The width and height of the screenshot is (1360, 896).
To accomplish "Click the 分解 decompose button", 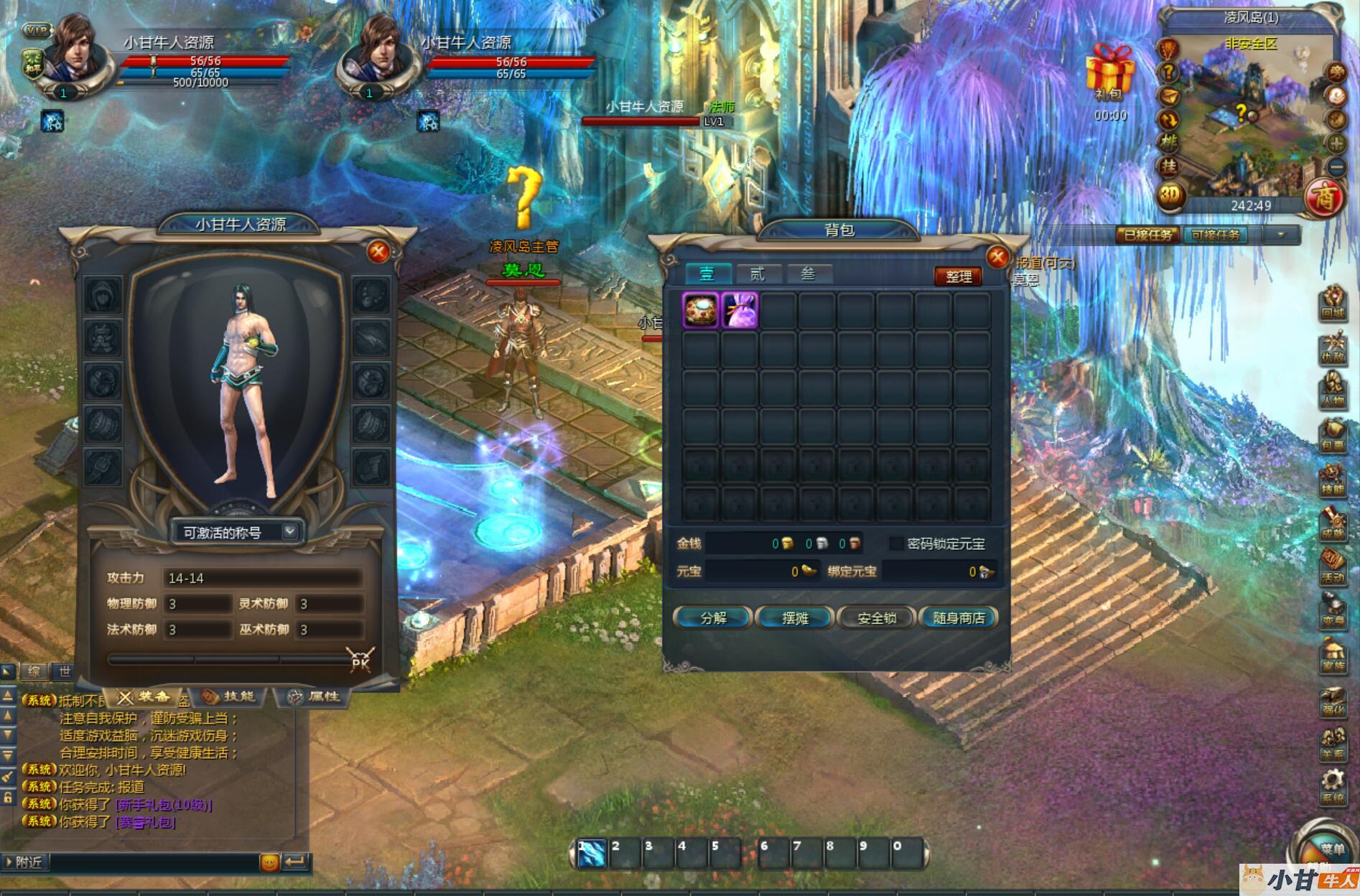I will [713, 617].
